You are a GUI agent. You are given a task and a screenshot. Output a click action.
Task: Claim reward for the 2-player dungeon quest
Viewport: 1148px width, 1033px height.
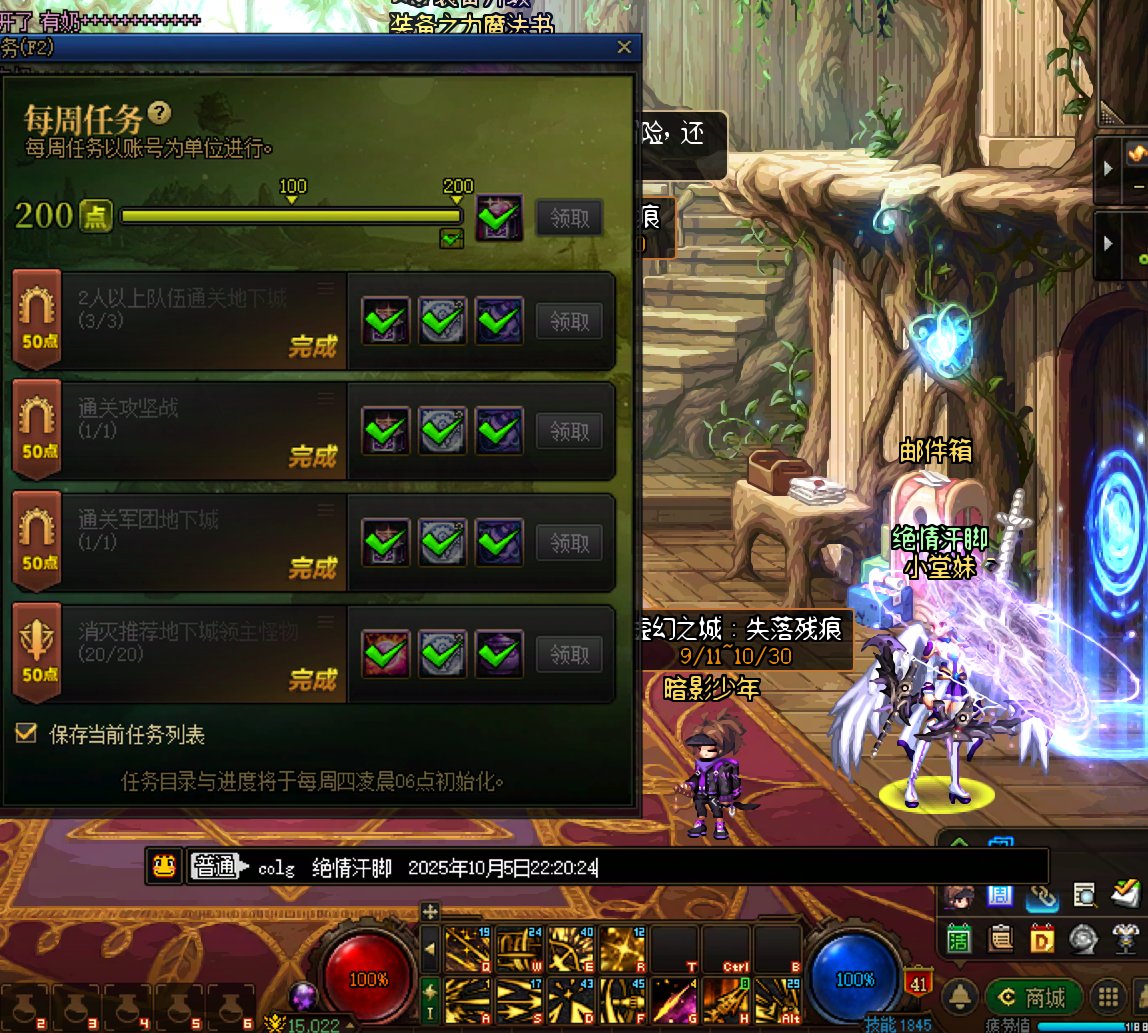coord(569,321)
